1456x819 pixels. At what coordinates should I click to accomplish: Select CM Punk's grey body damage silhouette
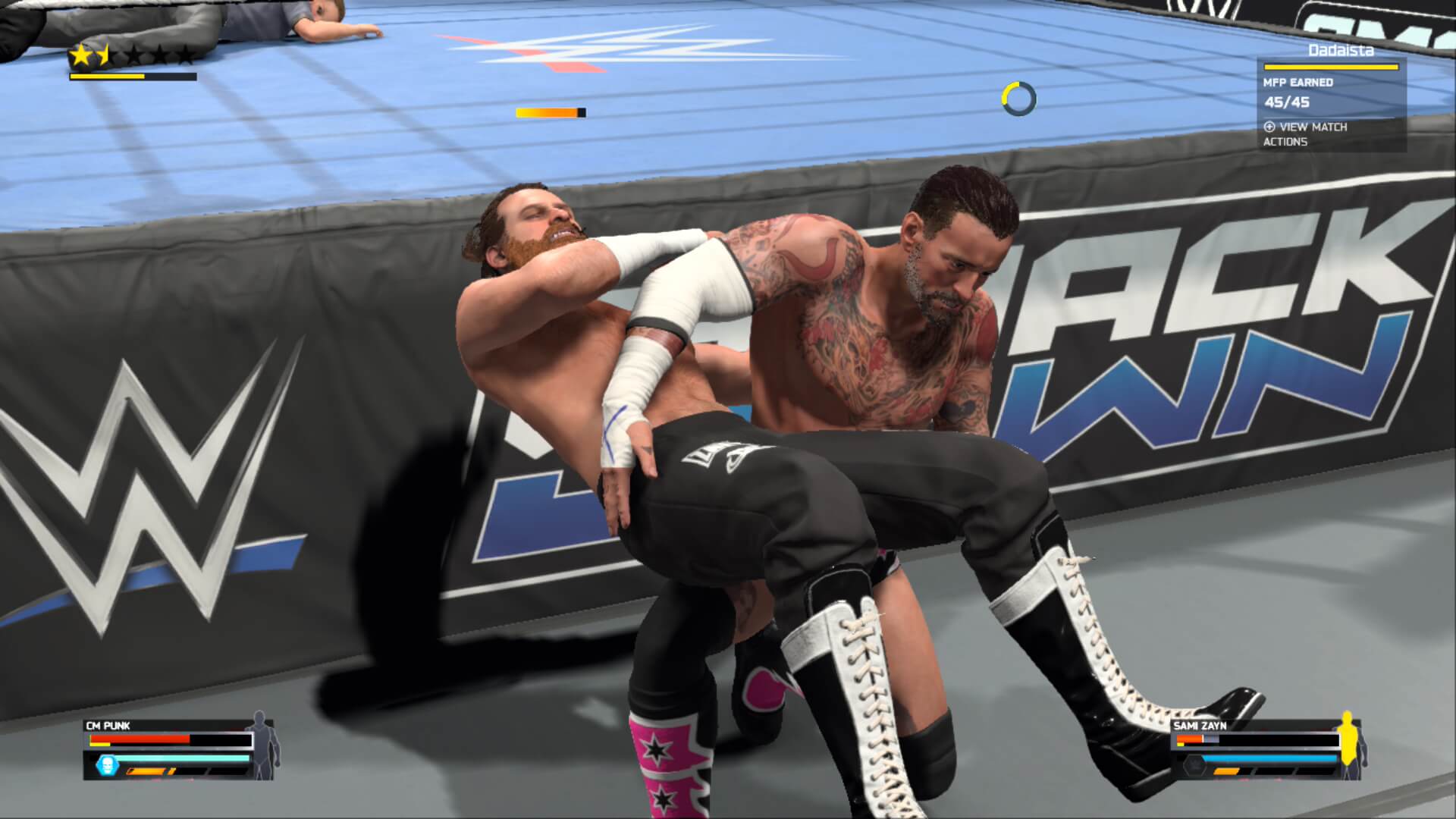click(x=262, y=745)
